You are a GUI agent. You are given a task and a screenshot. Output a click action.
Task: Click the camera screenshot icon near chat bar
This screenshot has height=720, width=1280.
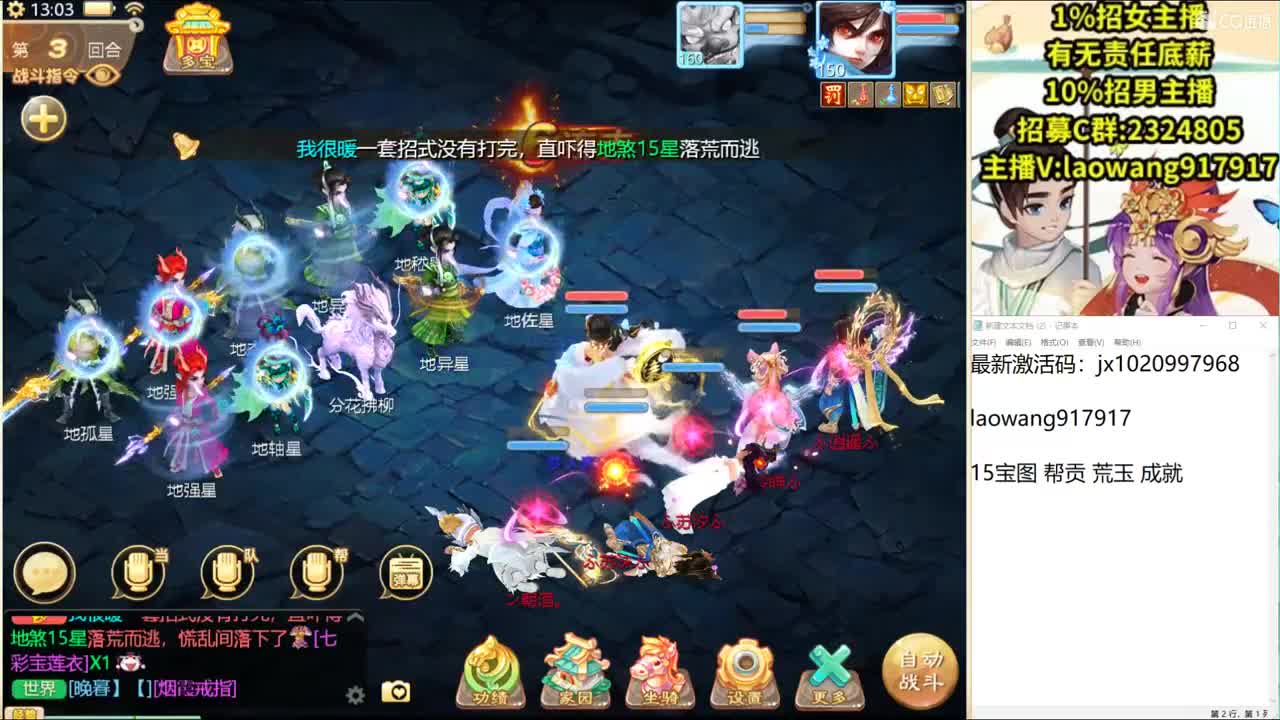coord(397,691)
